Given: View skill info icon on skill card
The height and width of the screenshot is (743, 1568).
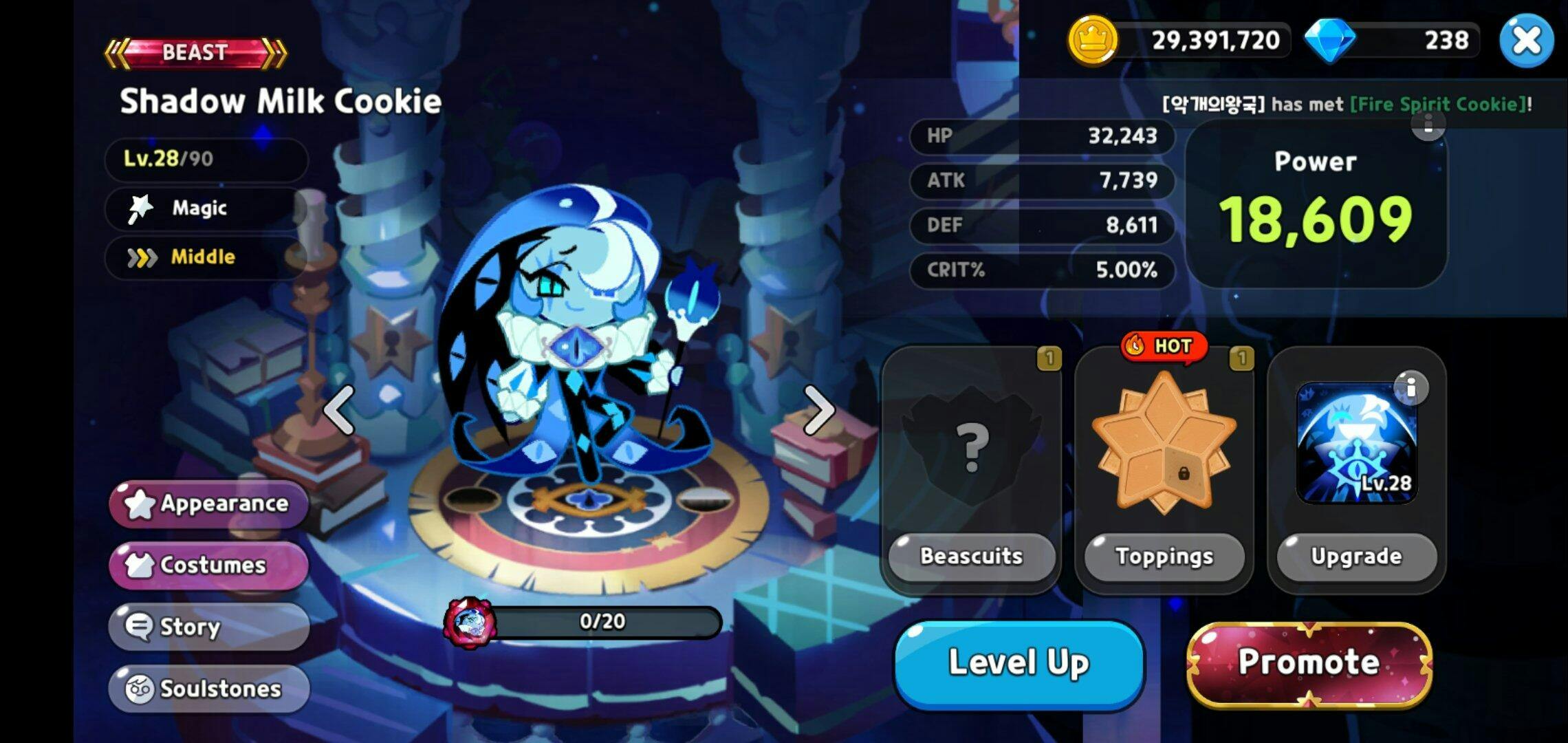Looking at the screenshot, I should pyautogui.click(x=1411, y=388).
